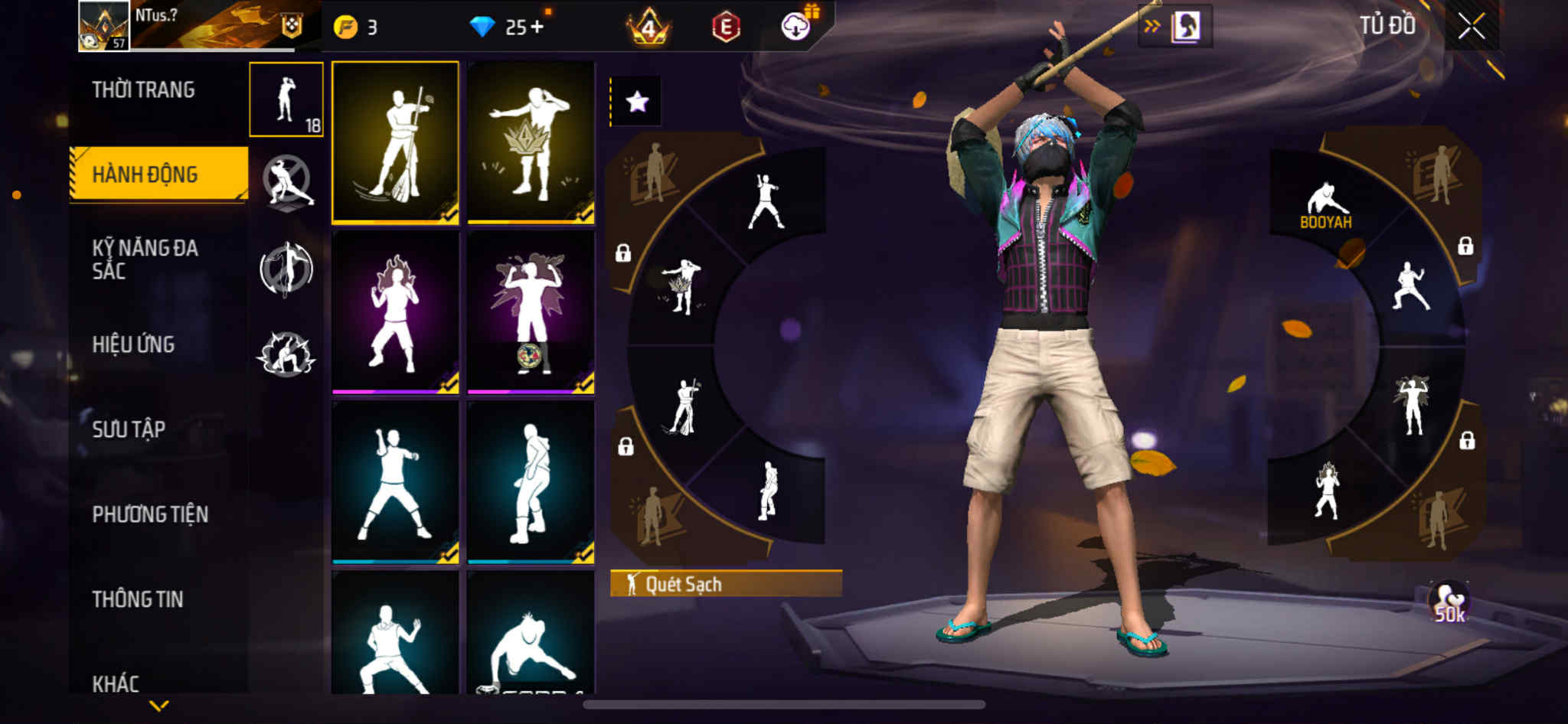
Task: Open the HIỆU ỨNG section
Action: coord(133,344)
